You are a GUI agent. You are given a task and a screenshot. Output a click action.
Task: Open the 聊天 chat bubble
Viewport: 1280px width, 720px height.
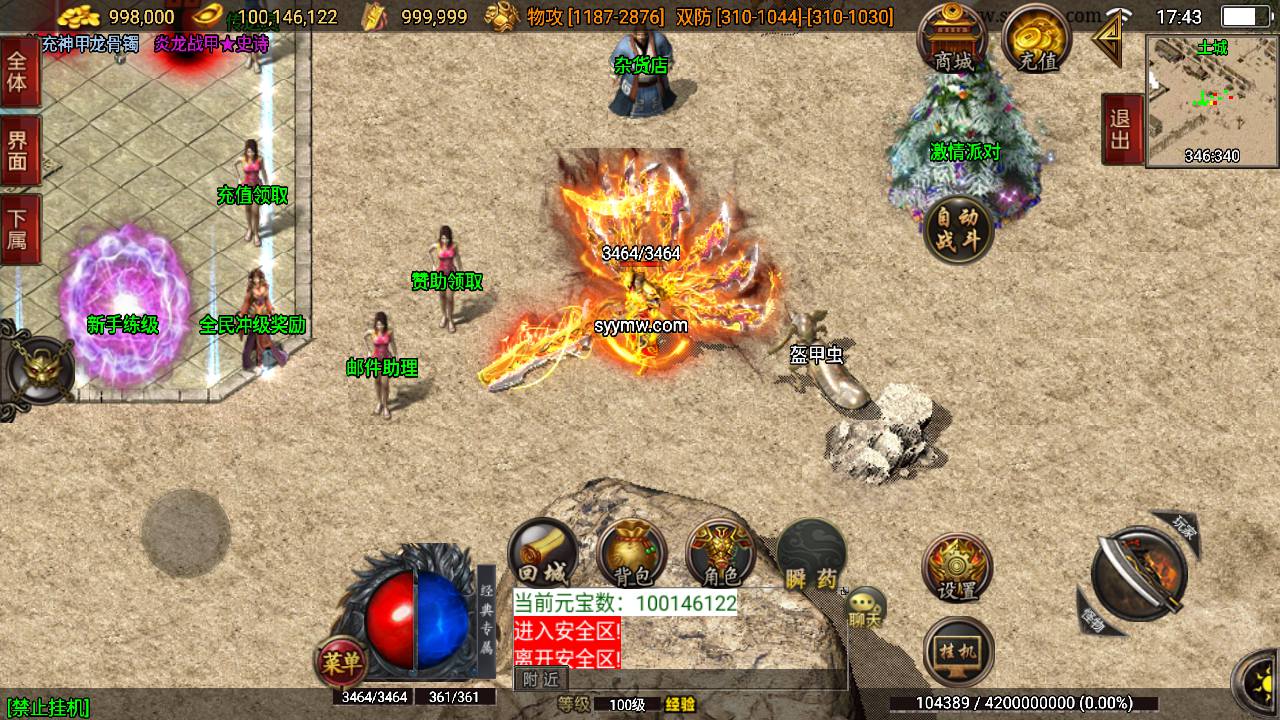coord(864,606)
